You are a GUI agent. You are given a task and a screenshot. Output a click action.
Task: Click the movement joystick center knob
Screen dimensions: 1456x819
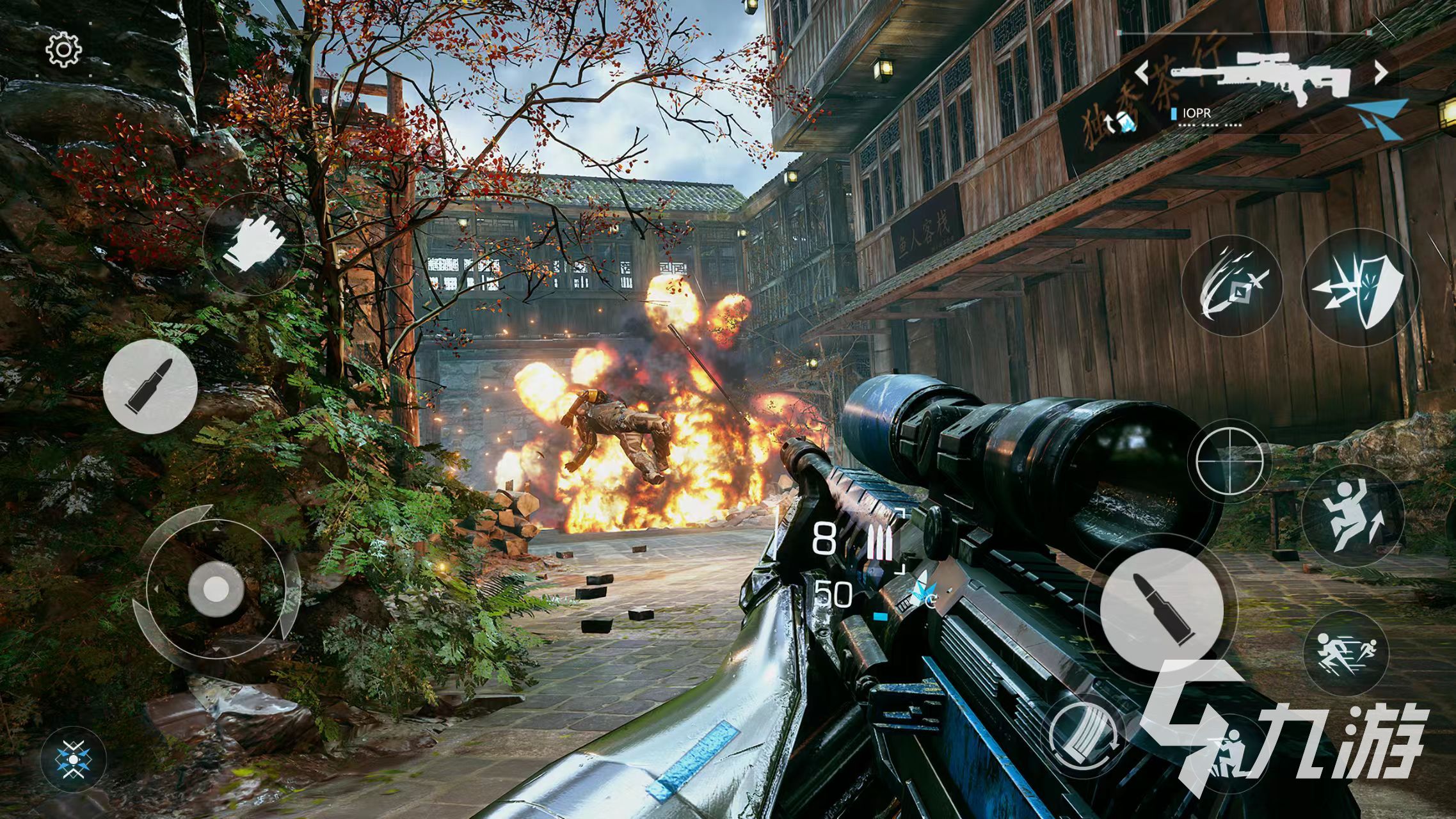[x=216, y=587]
